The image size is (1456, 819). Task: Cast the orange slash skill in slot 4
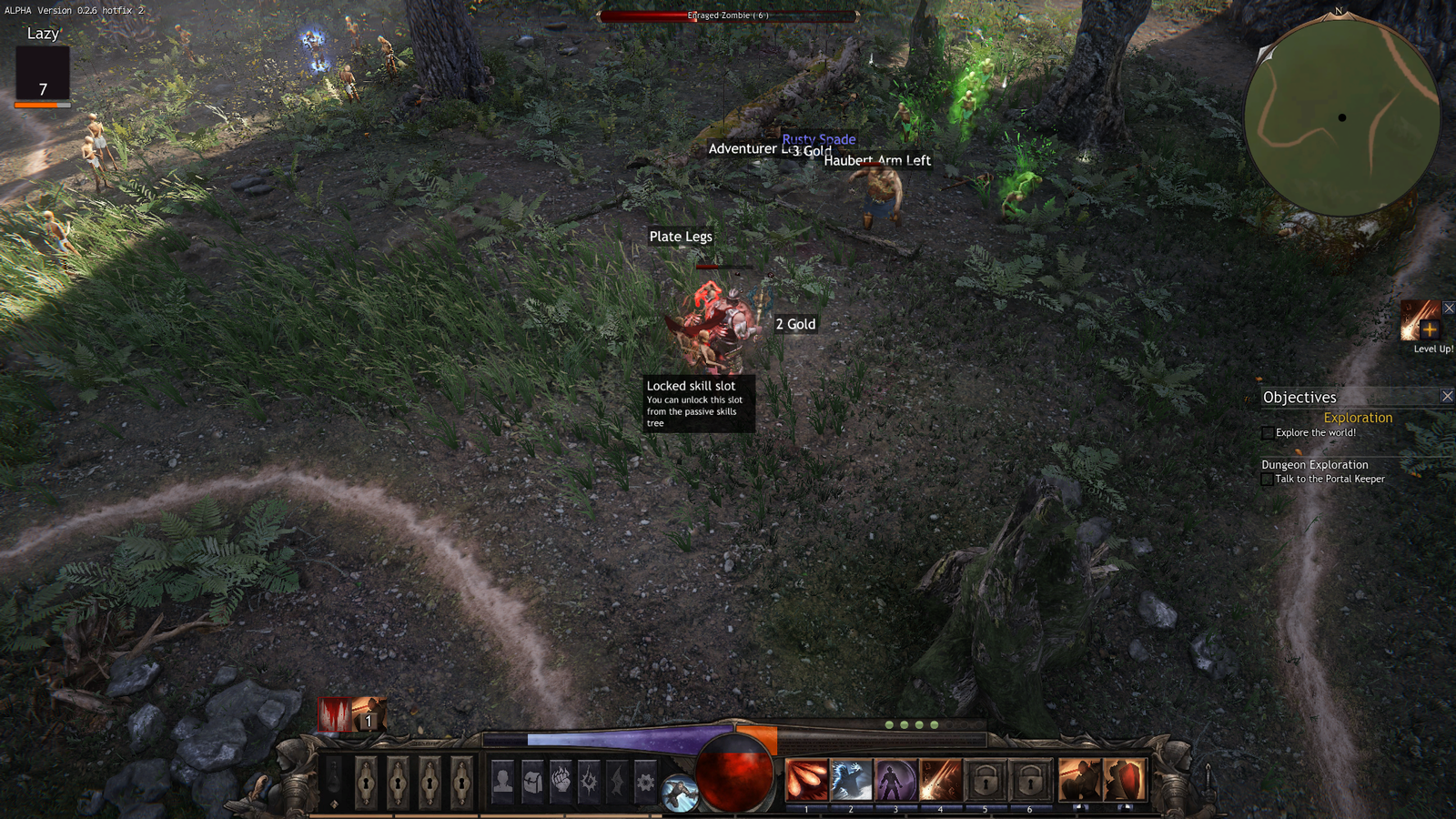940,781
